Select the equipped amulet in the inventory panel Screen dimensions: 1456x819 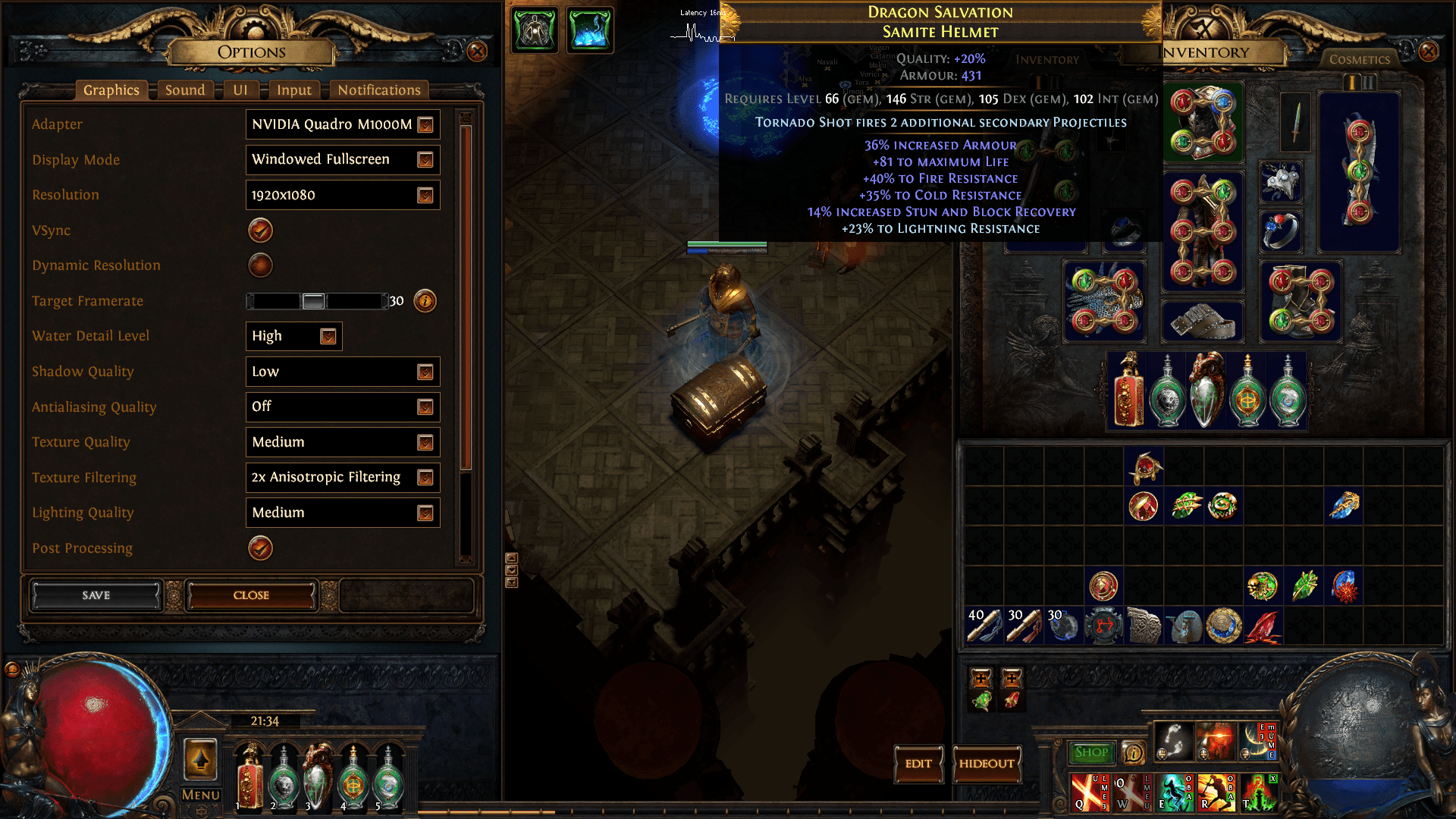pos(1282,182)
